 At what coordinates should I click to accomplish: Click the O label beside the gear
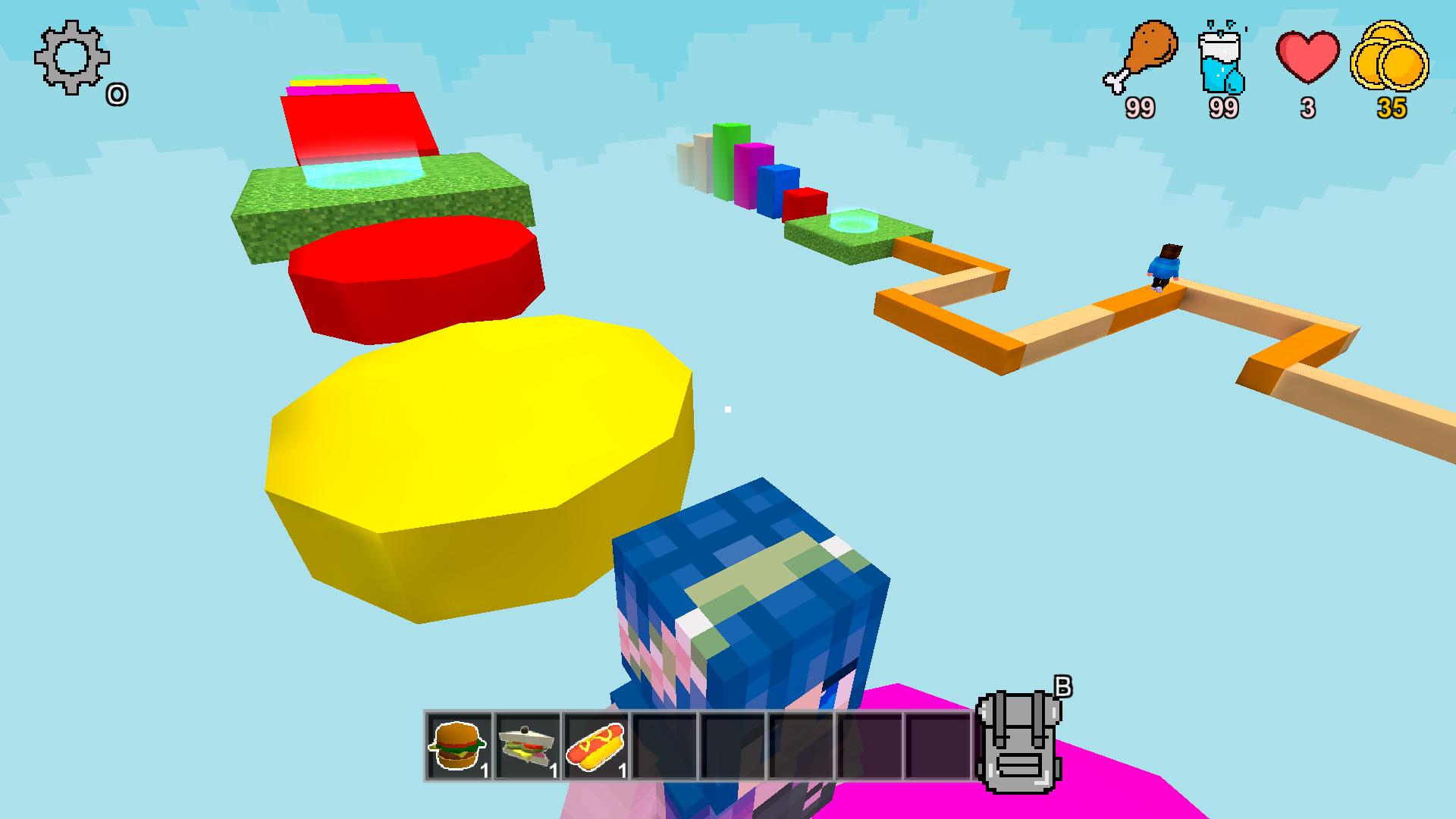[118, 95]
